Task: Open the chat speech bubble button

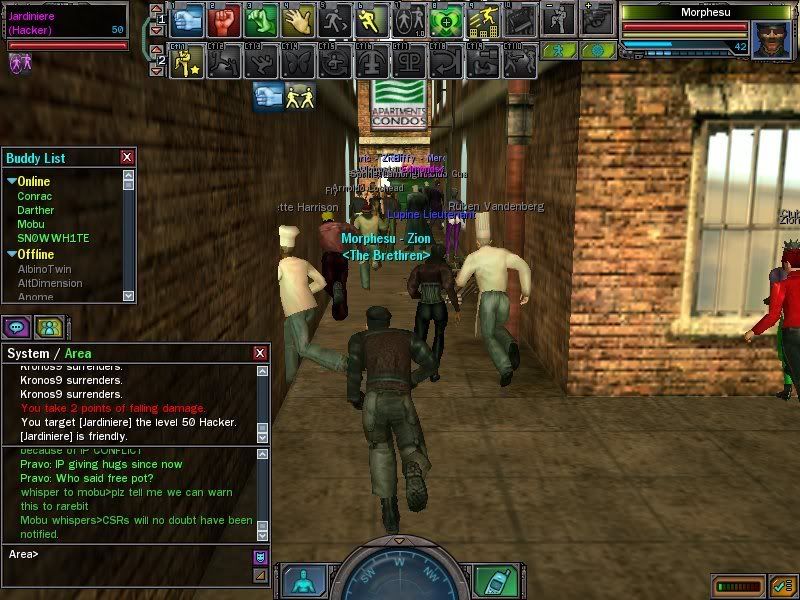Action: [16, 326]
